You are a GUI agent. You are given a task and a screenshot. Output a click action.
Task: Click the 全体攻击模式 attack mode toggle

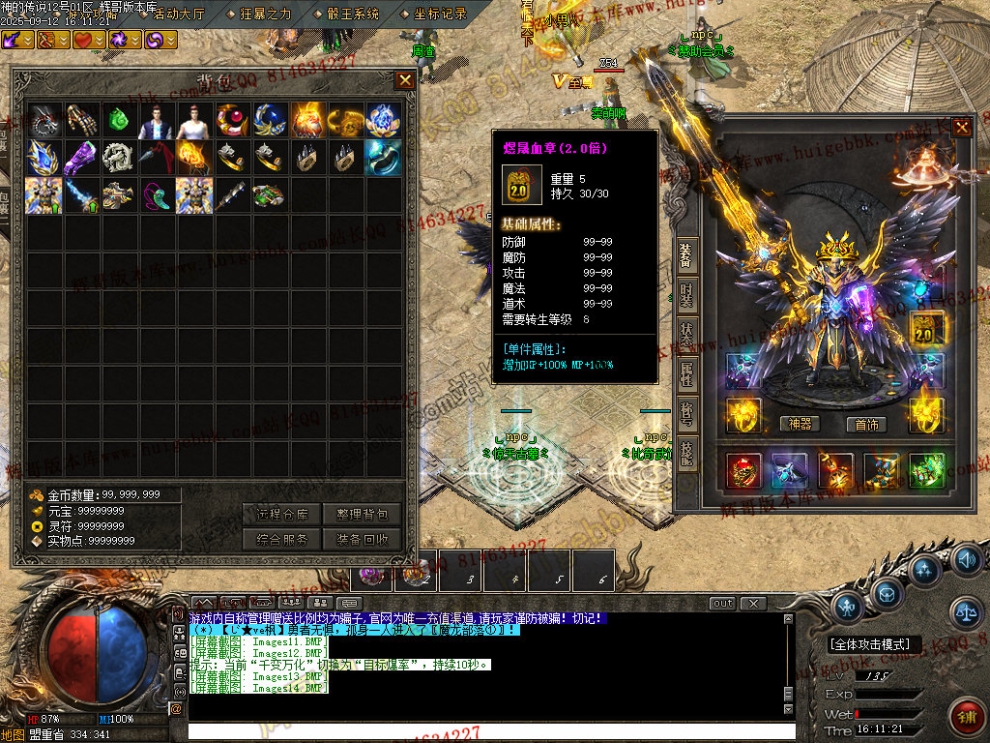[875, 645]
